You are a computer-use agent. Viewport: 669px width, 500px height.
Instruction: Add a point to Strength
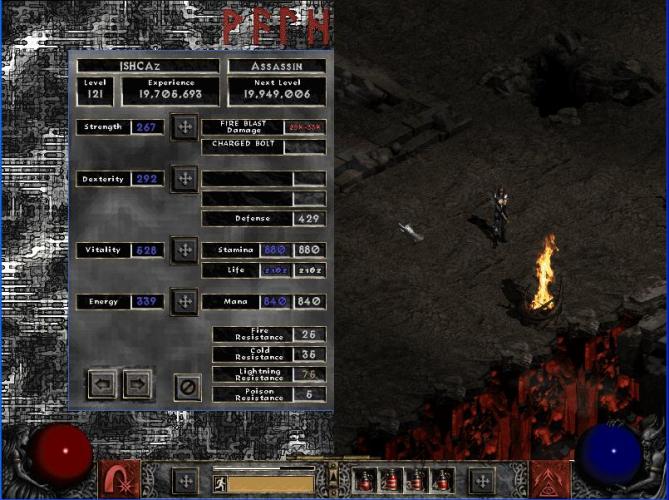pyautogui.click(x=184, y=127)
